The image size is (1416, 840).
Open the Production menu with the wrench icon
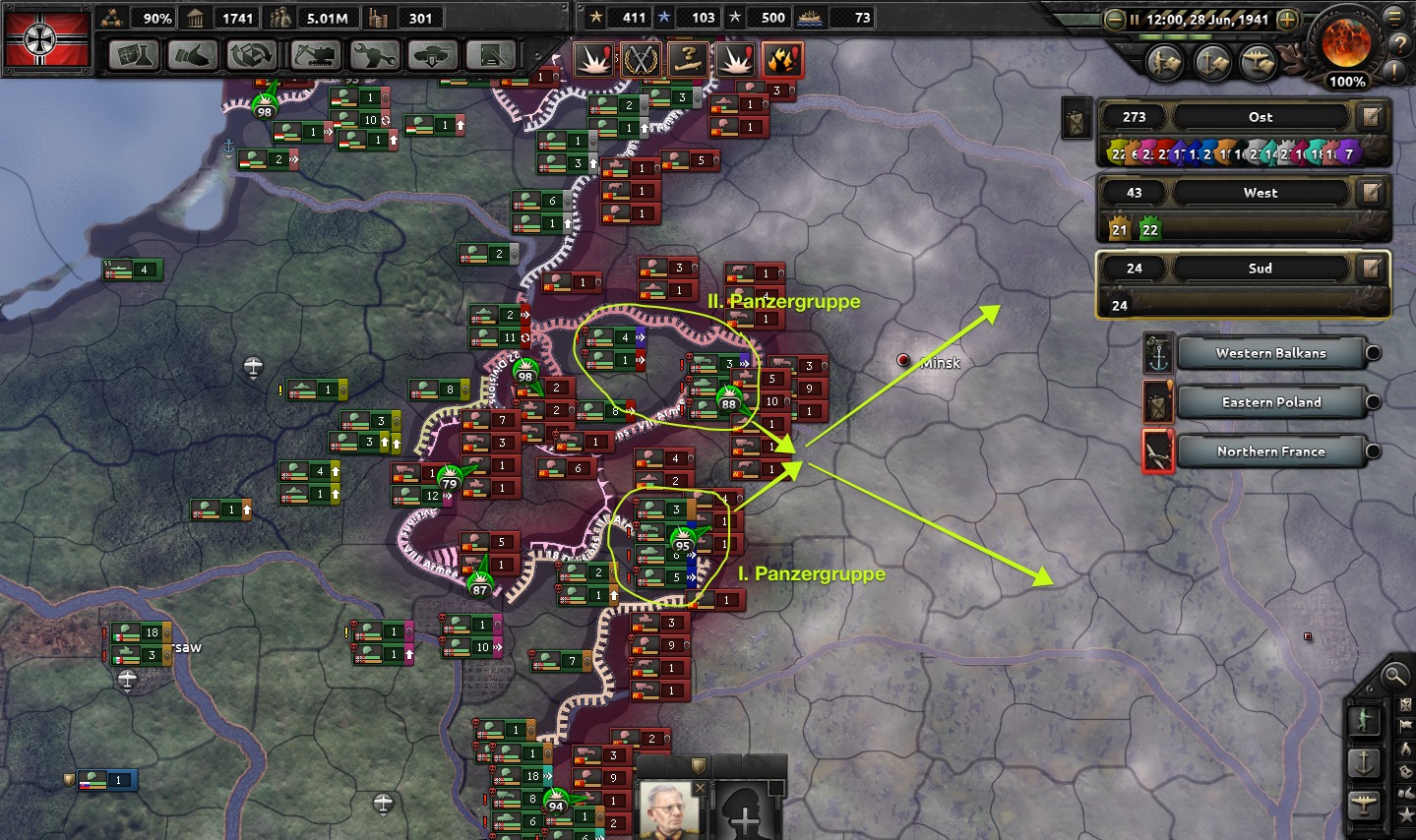coord(373,55)
